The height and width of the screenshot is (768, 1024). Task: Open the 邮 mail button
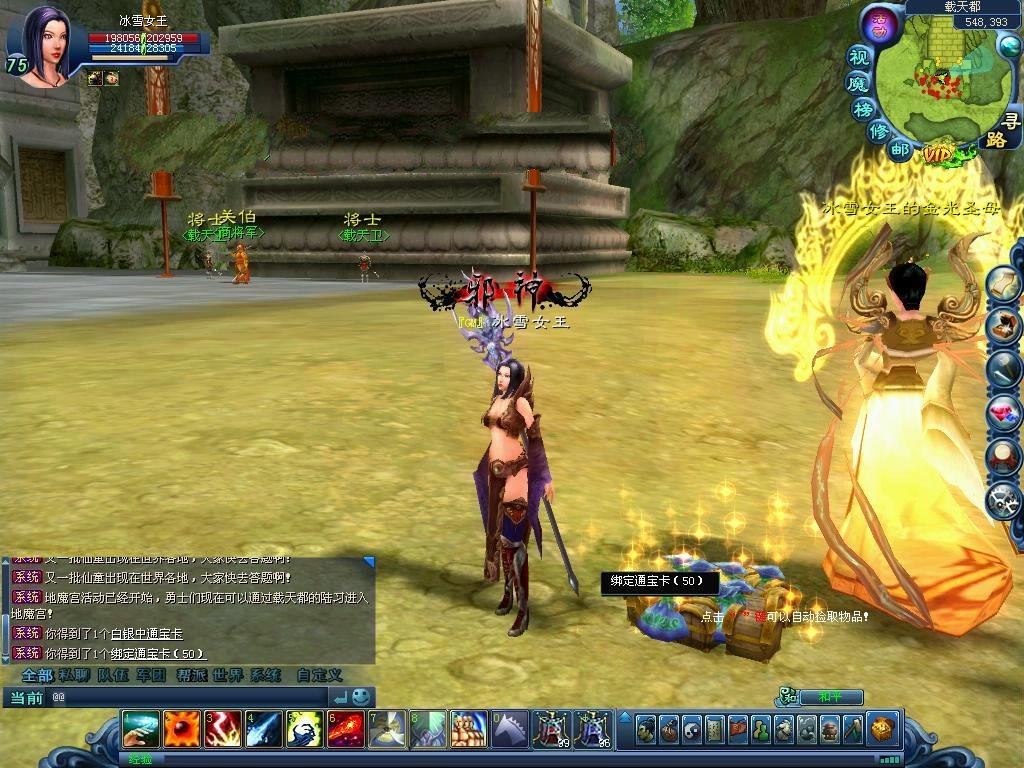[900, 150]
